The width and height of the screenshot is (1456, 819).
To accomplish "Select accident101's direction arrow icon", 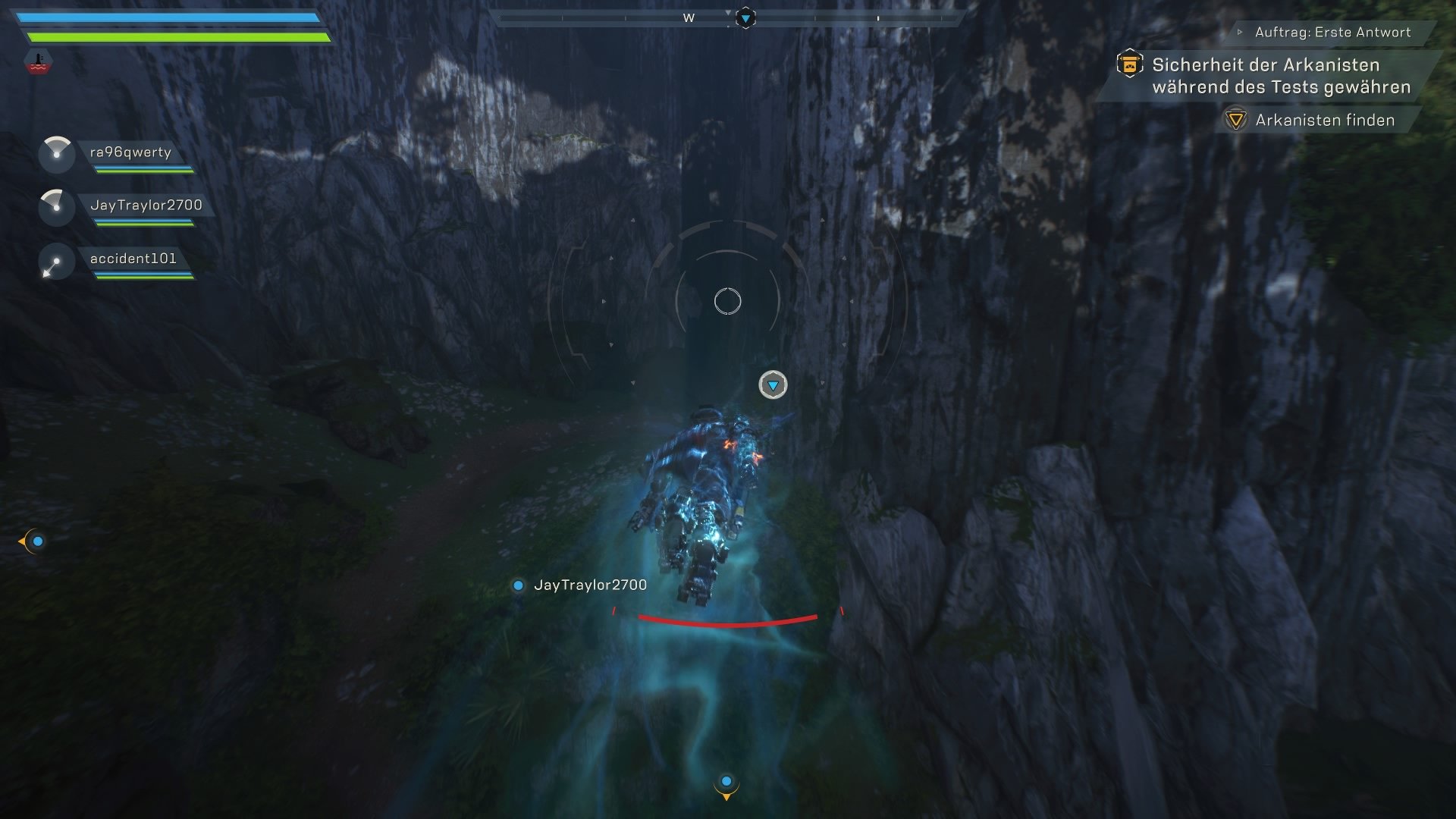I will coord(55,260).
